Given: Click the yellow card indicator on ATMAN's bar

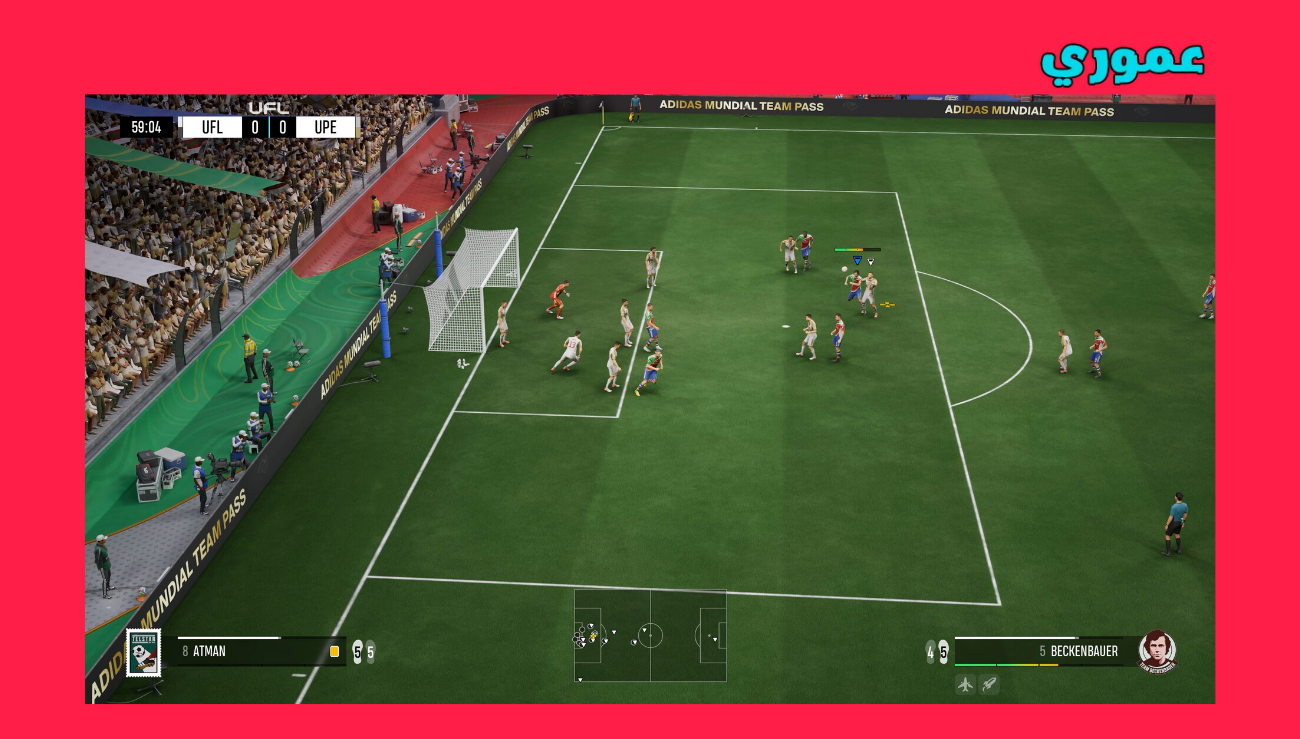Looking at the screenshot, I should 334,650.
